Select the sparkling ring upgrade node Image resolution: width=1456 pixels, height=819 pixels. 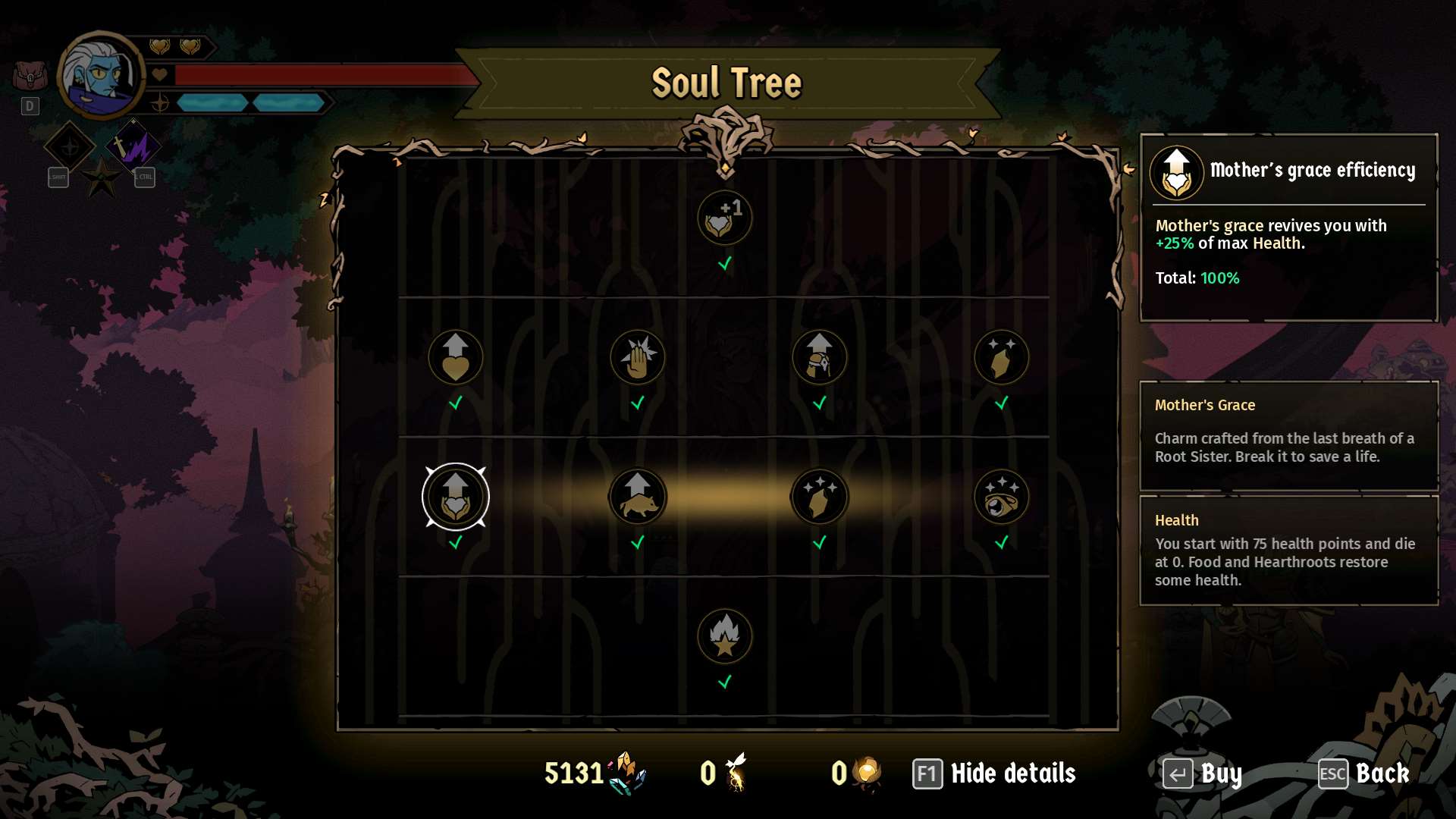coord(1001,497)
